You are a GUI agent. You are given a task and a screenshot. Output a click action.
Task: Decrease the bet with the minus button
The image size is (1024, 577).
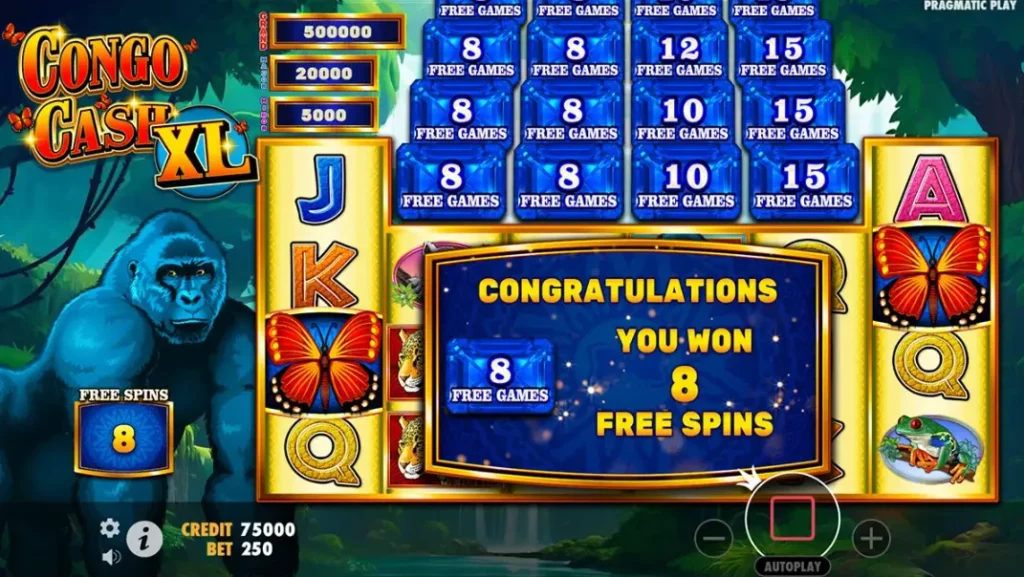[713, 539]
